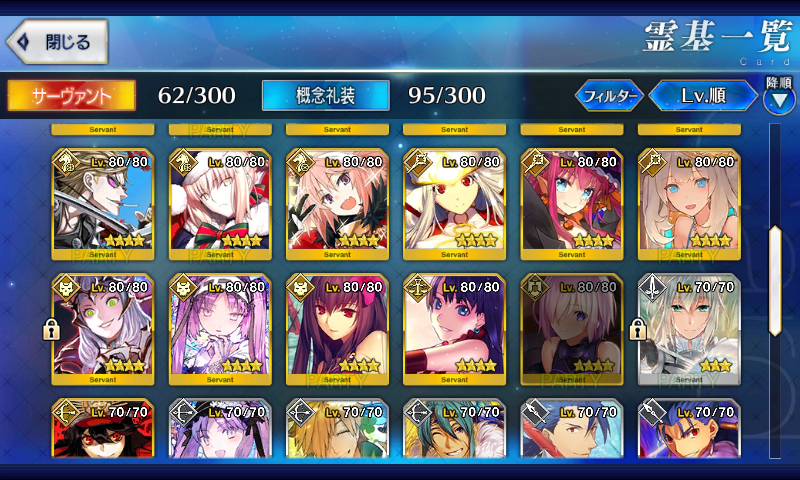Close the spirit origin list
This screenshot has height=480, width=800.
coord(57,42)
